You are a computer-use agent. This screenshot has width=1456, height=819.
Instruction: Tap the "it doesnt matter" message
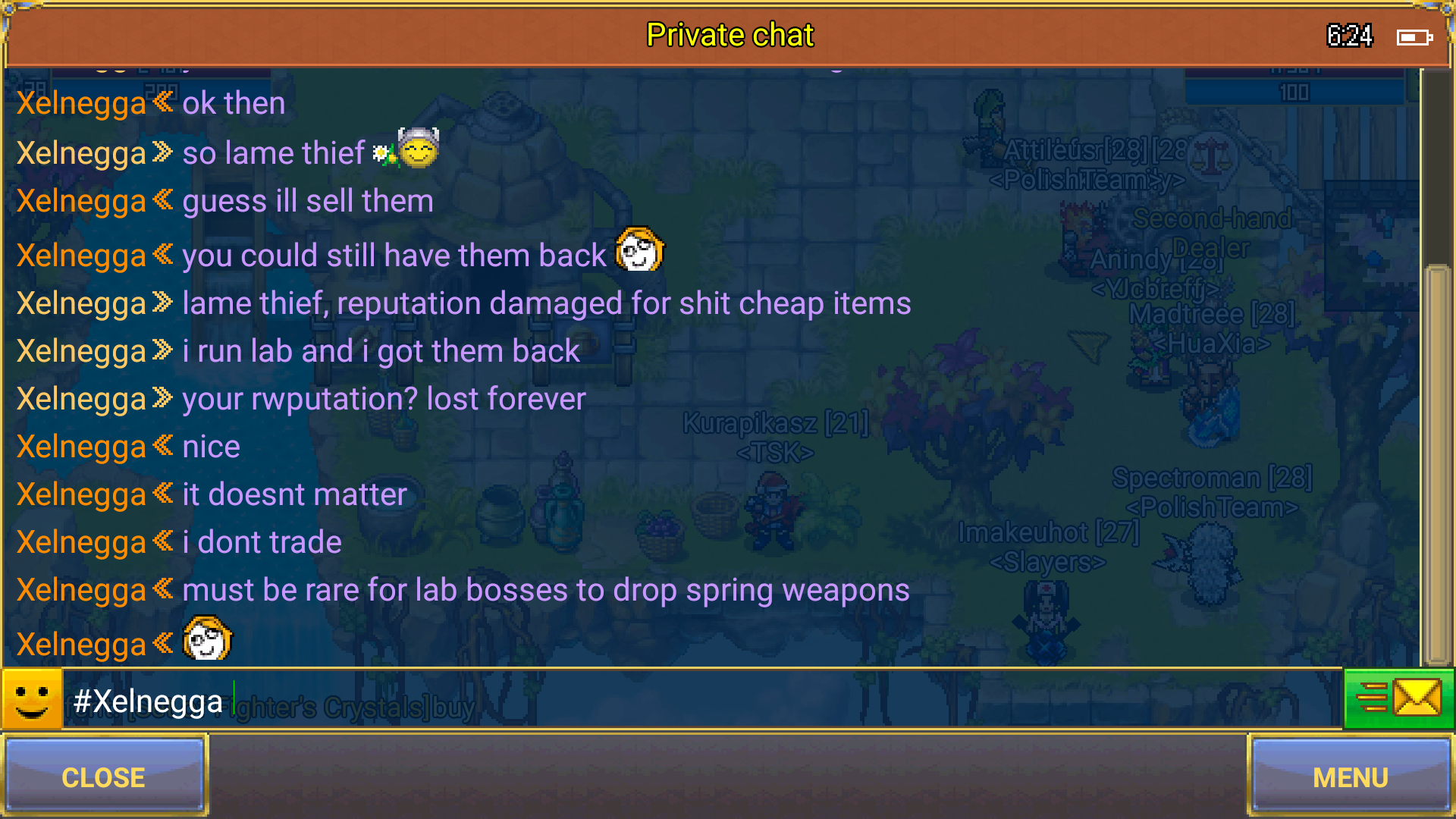tap(294, 494)
